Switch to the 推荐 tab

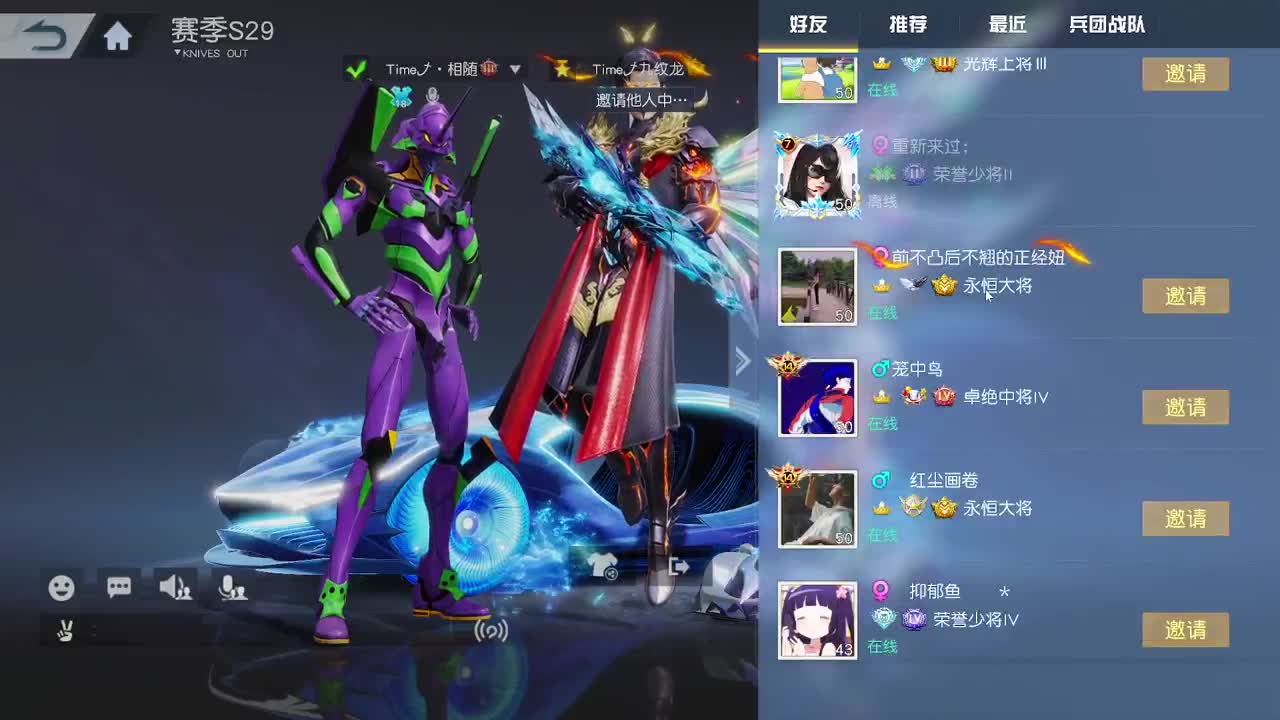coord(908,25)
